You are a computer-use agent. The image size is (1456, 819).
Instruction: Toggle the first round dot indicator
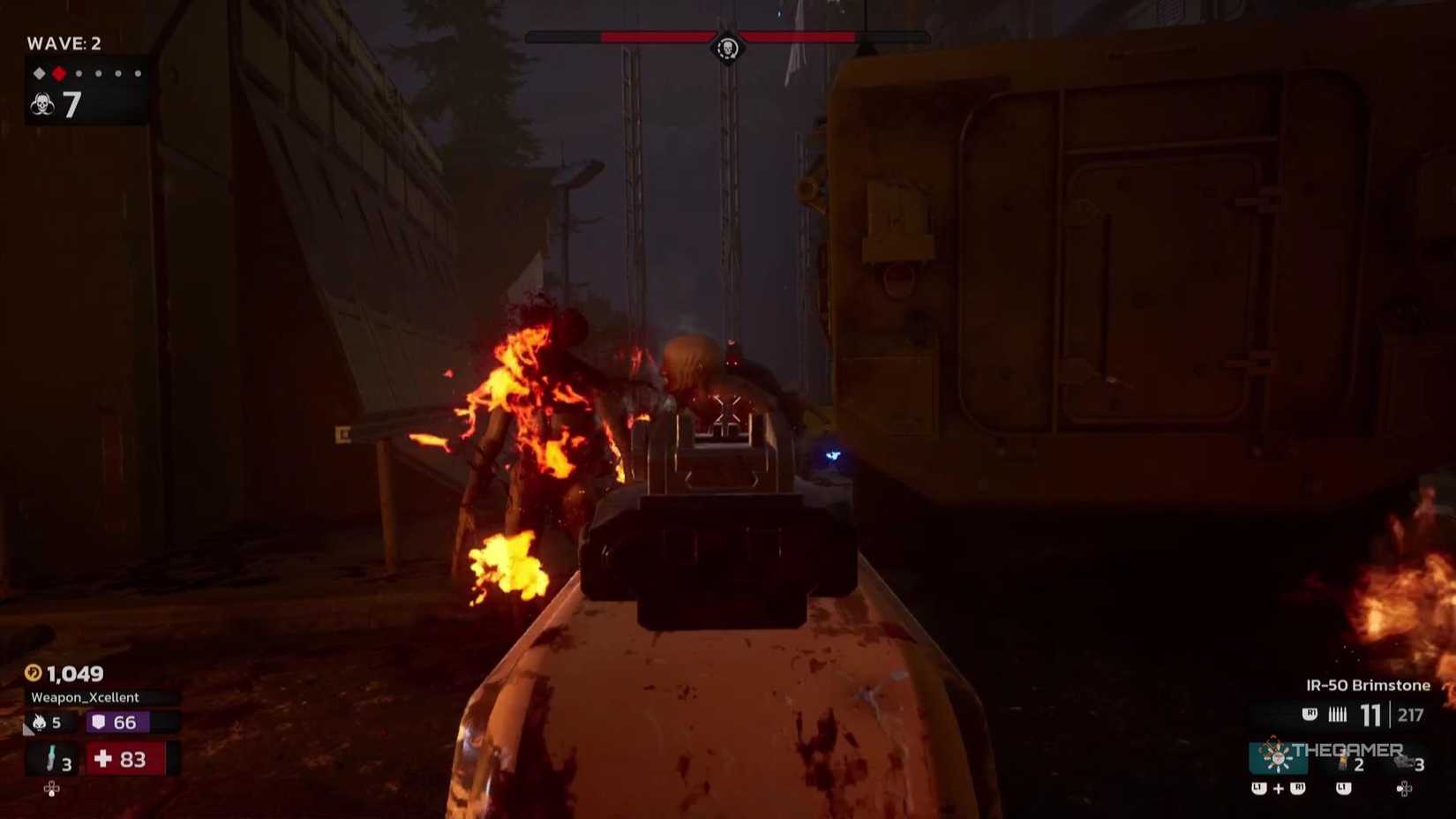coord(79,75)
